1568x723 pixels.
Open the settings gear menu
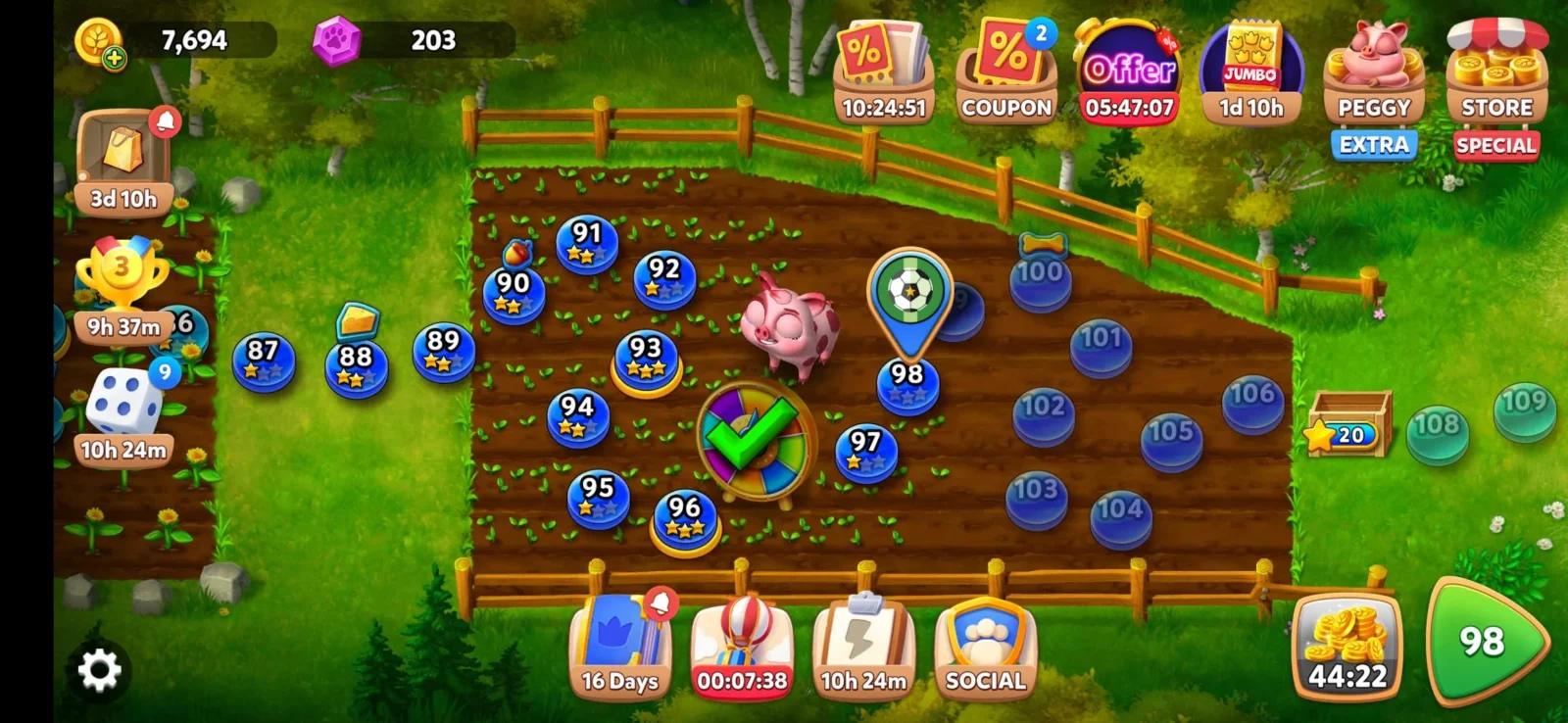tap(99, 670)
